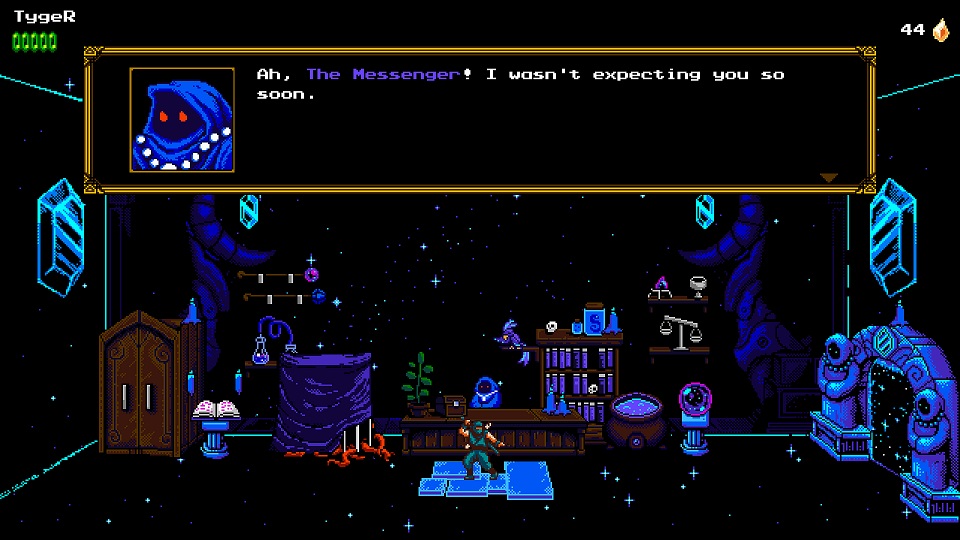
Task: Click the shopkeeper's hooded portrait
Action: tap(182, 120)
